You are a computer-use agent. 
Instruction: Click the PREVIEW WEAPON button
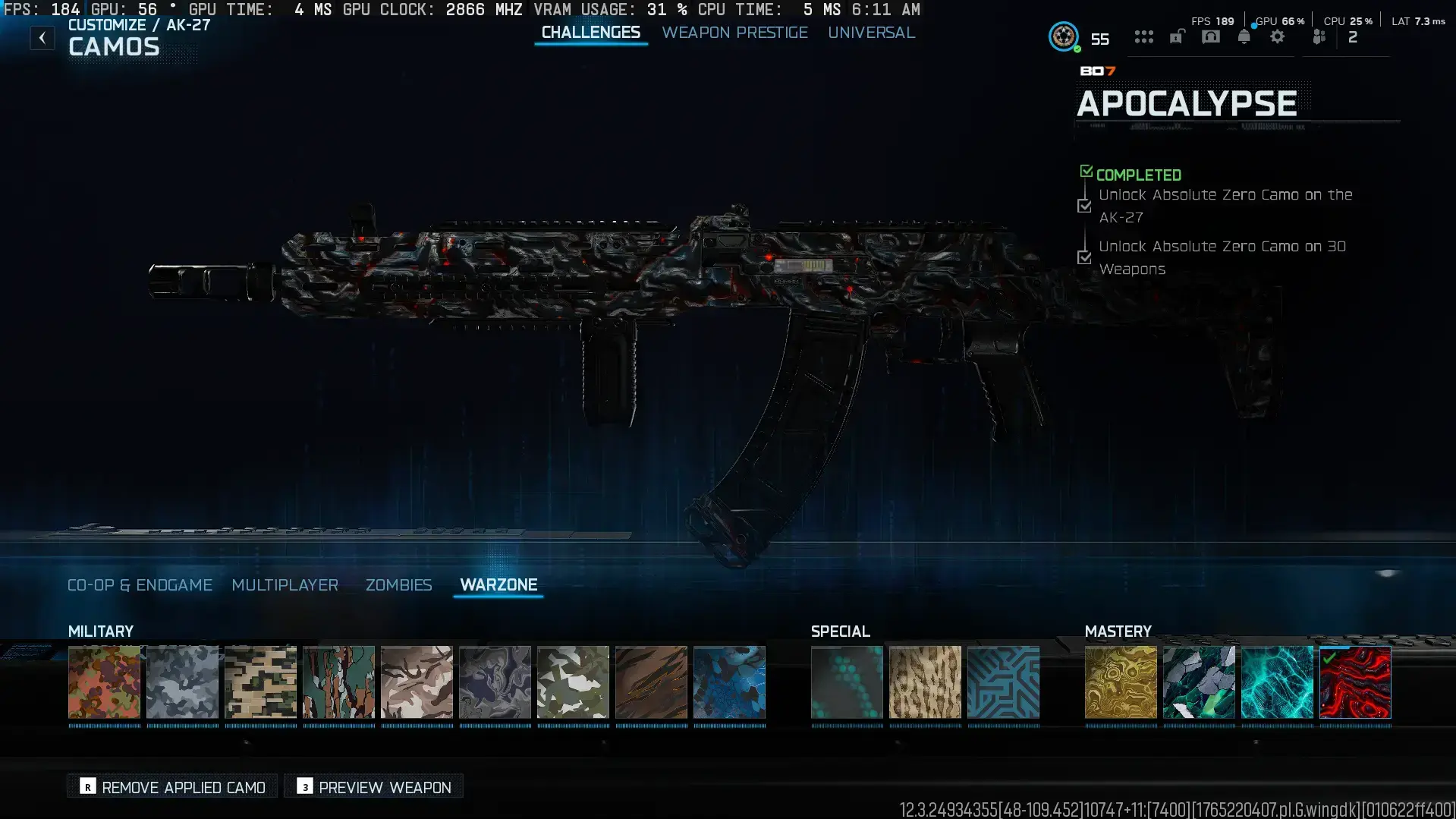[373, 787]
